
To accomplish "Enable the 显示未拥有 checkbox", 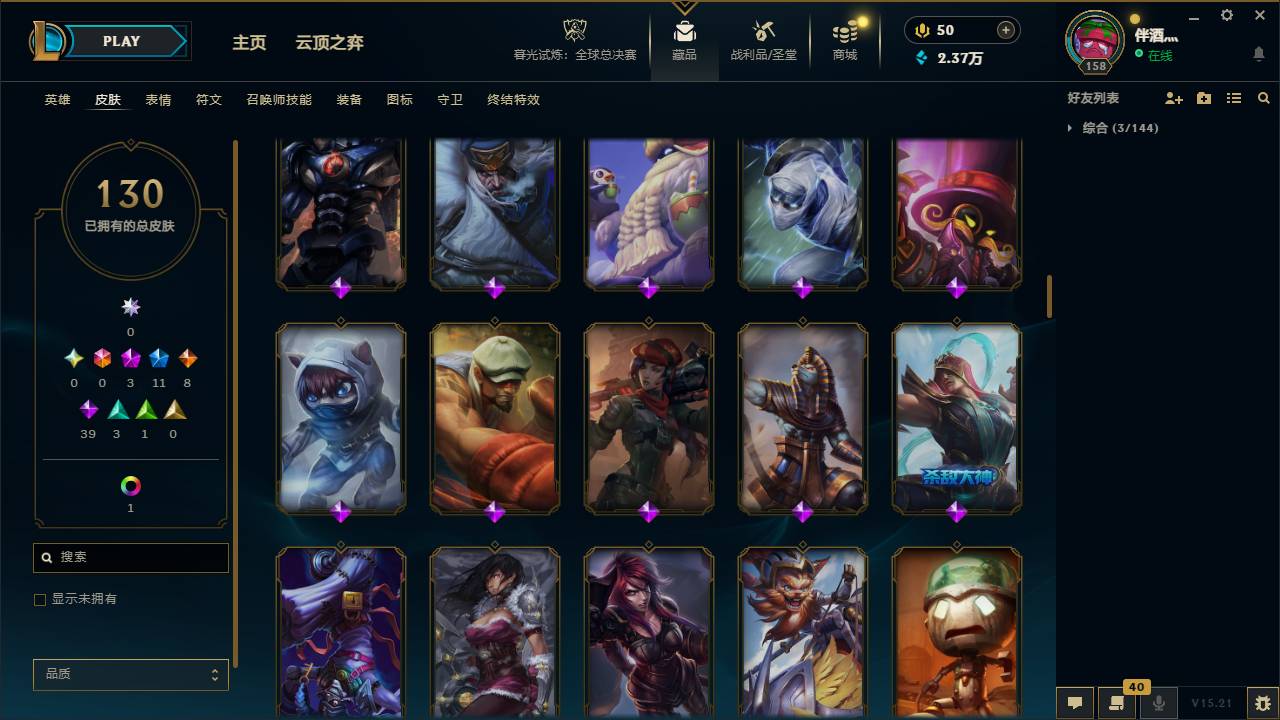I will [40, 599].
